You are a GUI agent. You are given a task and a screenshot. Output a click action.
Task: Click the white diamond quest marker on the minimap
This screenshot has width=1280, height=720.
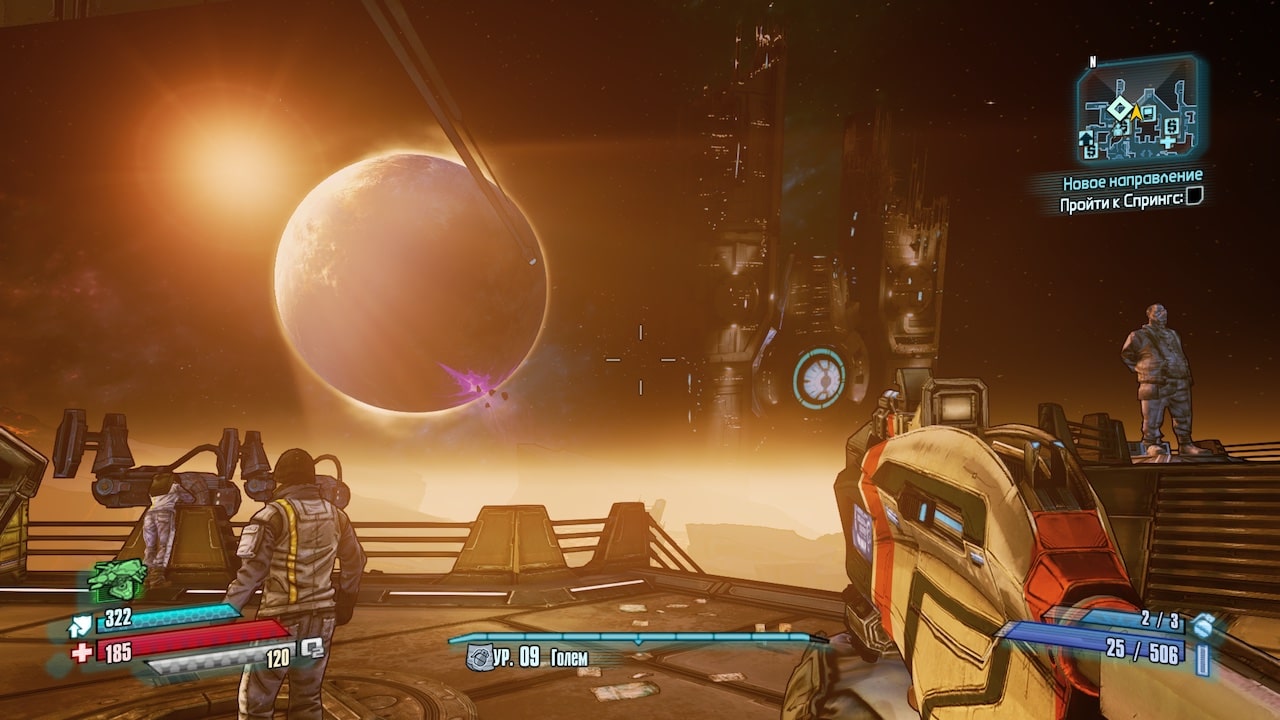(x=1118, y=107)
